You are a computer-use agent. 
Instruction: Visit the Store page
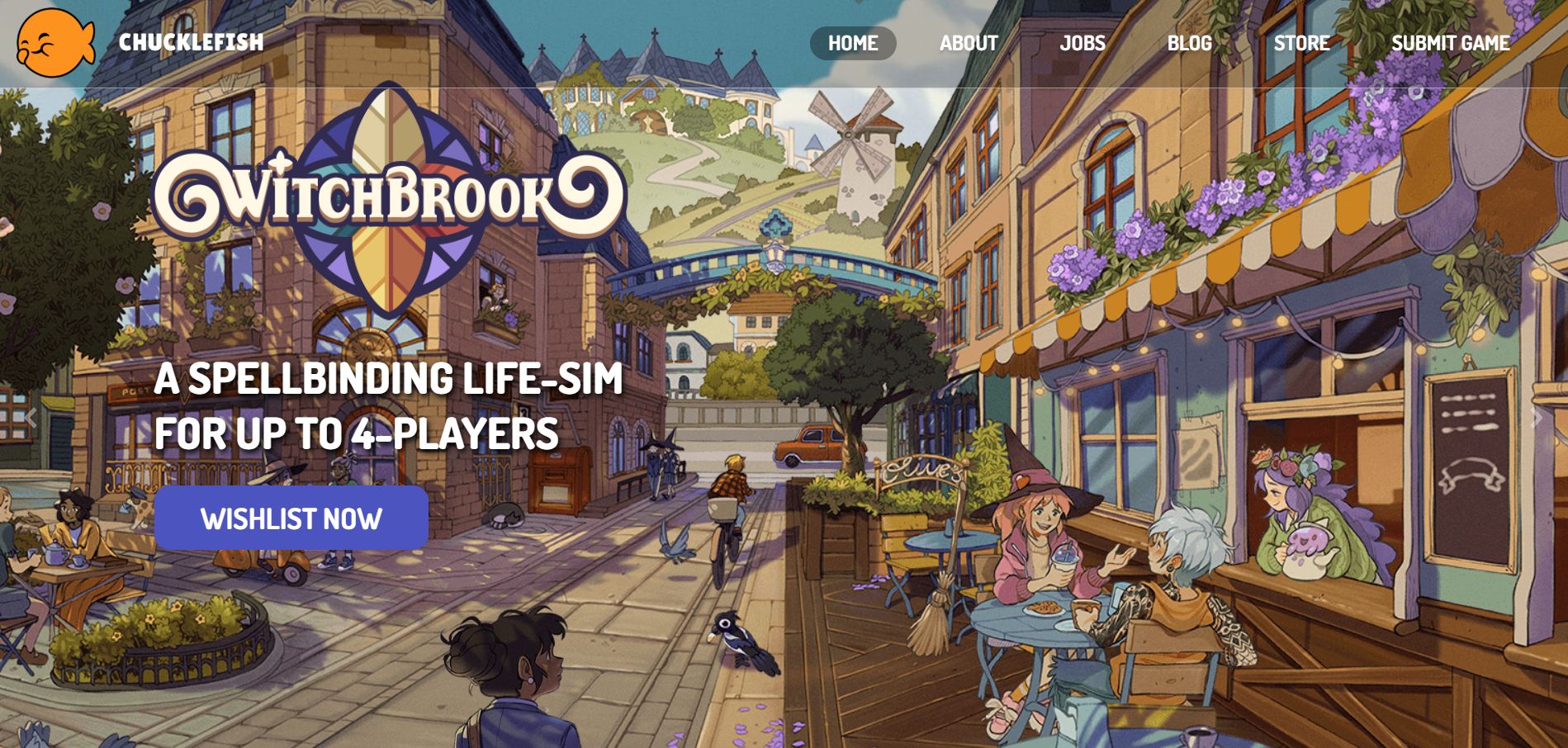[1301, 43]
